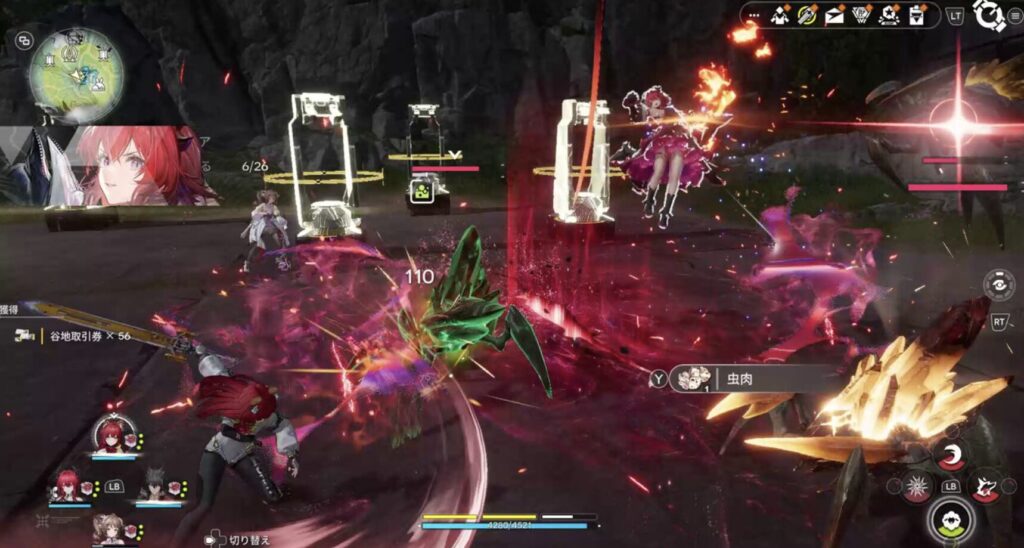Click the small round hamburger menu button
This screenshot has height=548, width=1024.
[x=1015, y=16]
